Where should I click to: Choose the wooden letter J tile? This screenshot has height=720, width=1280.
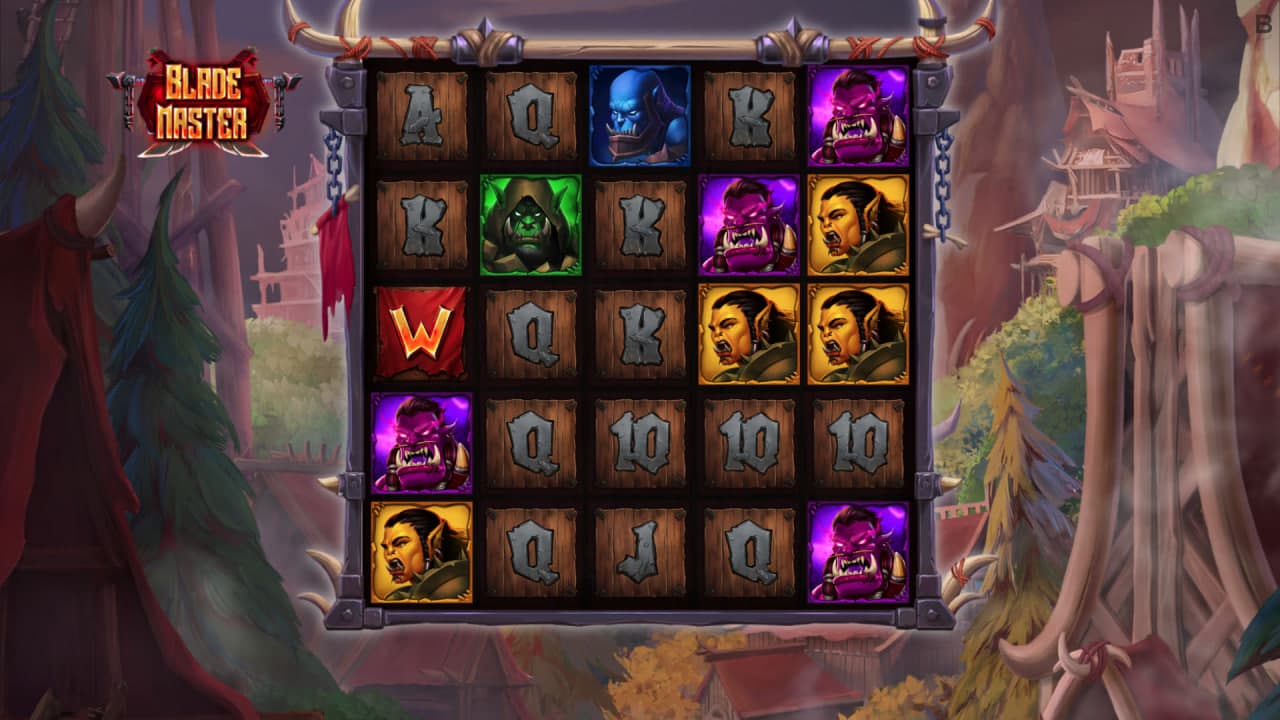click(x=640, y=553)
